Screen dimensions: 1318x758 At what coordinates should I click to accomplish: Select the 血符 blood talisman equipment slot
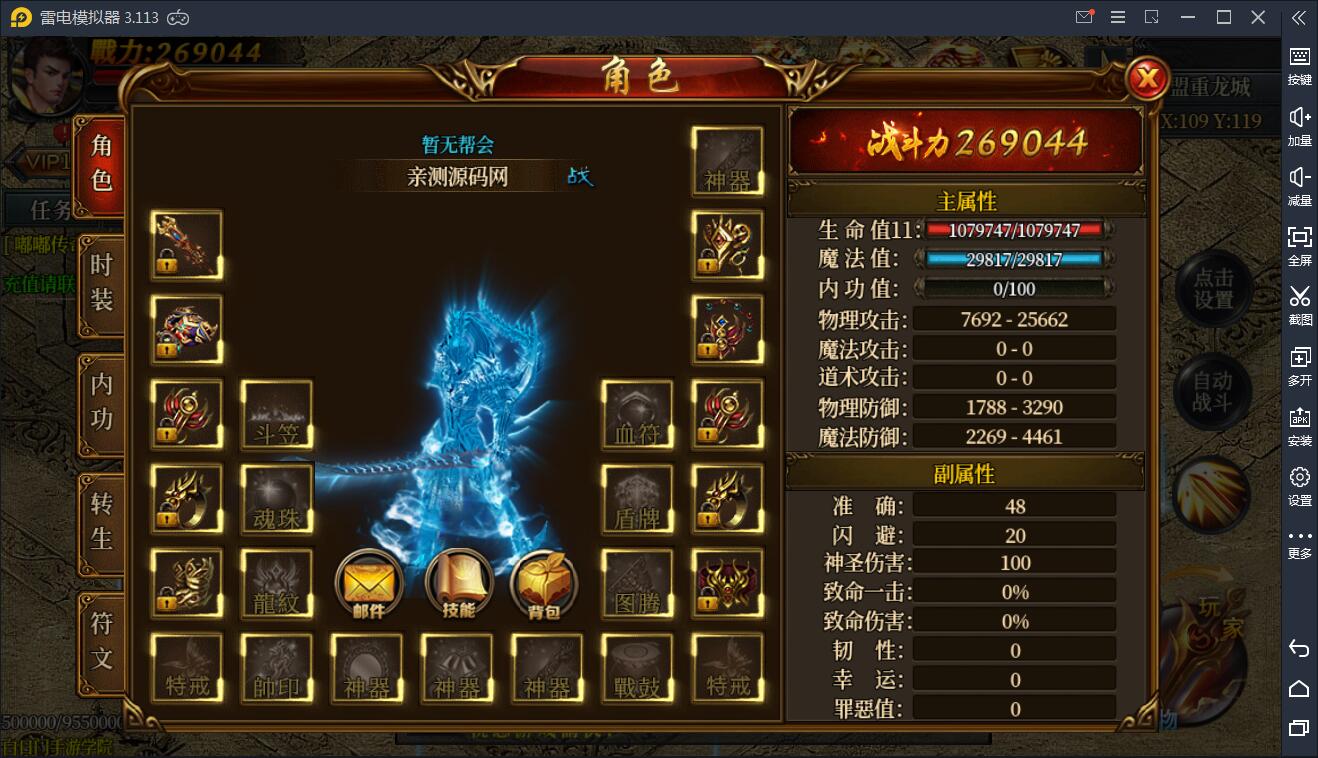(x=637, y=414)
